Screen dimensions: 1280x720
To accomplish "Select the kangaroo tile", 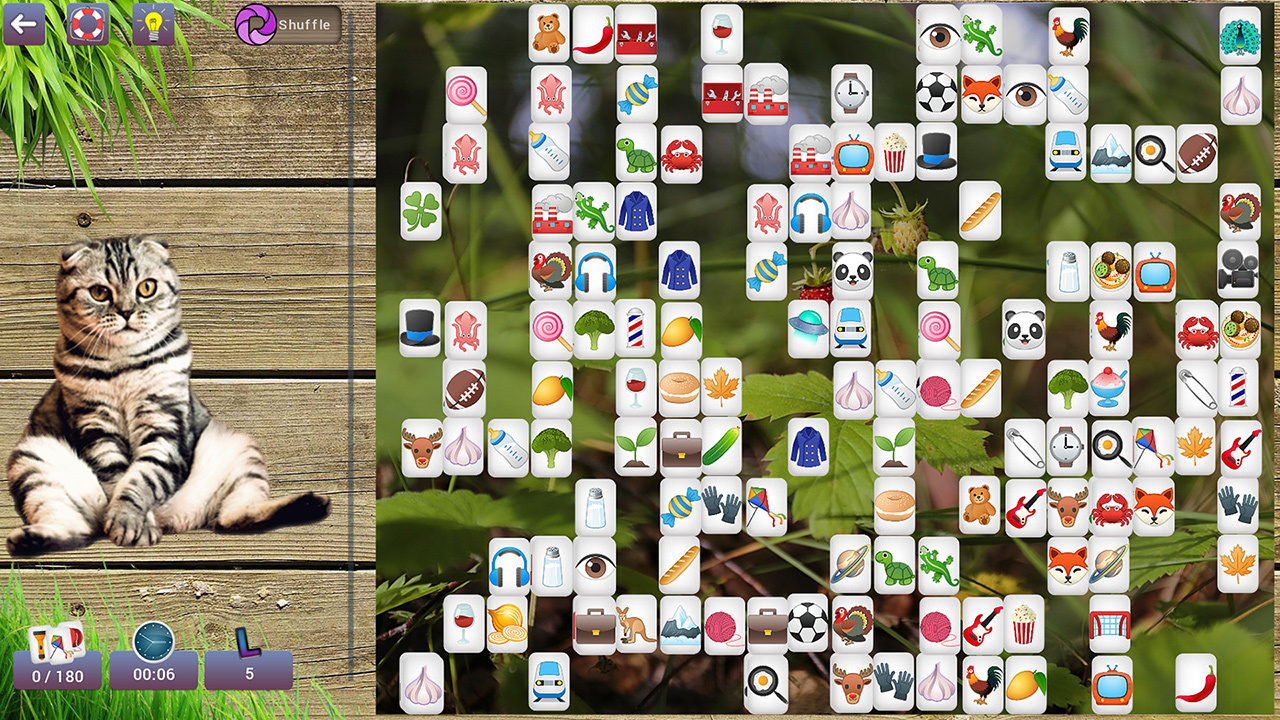I will [636, 624].
